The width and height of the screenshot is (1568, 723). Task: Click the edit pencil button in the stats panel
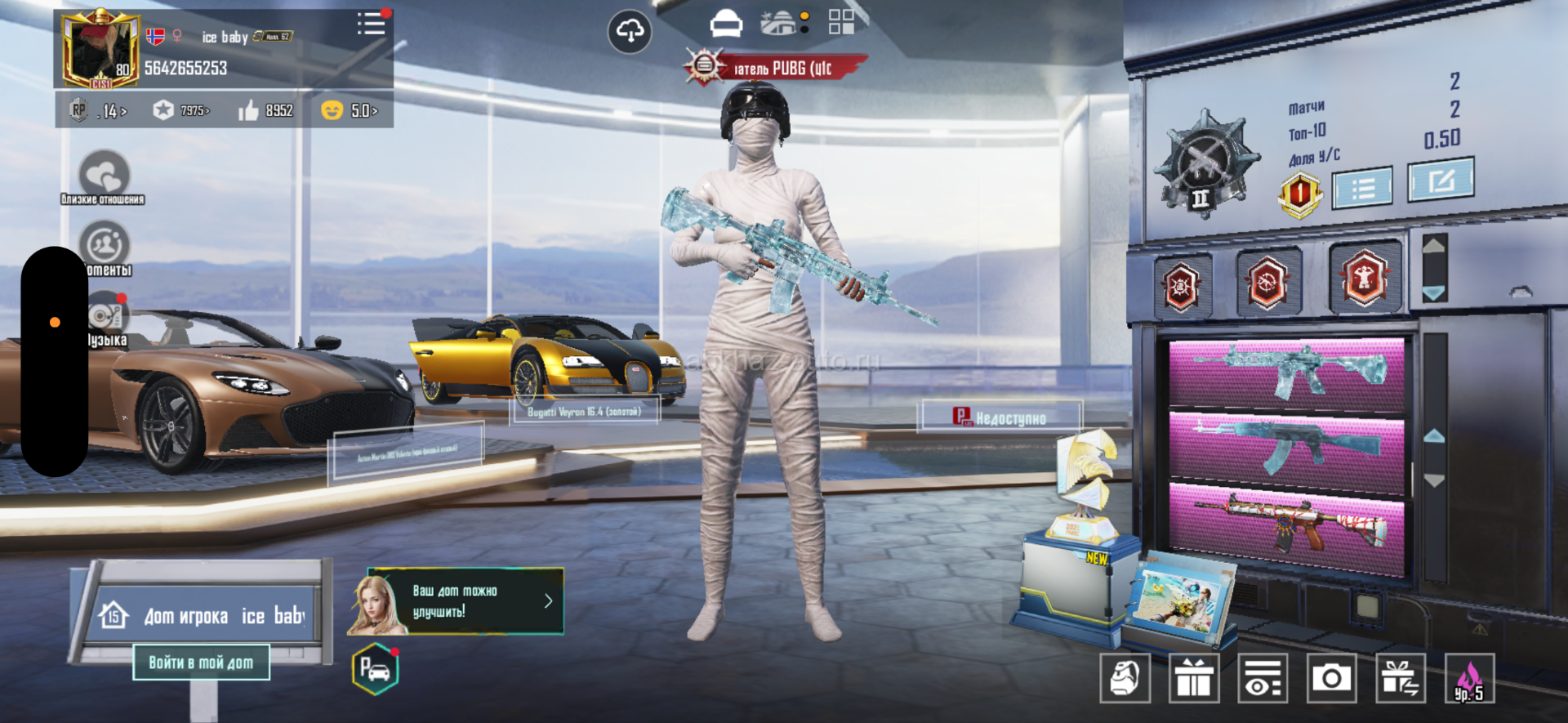(x=1441, y=181)
